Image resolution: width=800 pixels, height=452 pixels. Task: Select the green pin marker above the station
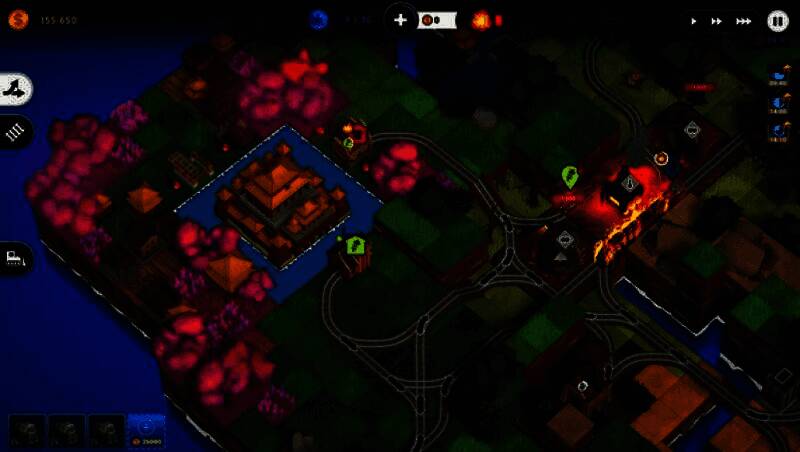(570, 177)
